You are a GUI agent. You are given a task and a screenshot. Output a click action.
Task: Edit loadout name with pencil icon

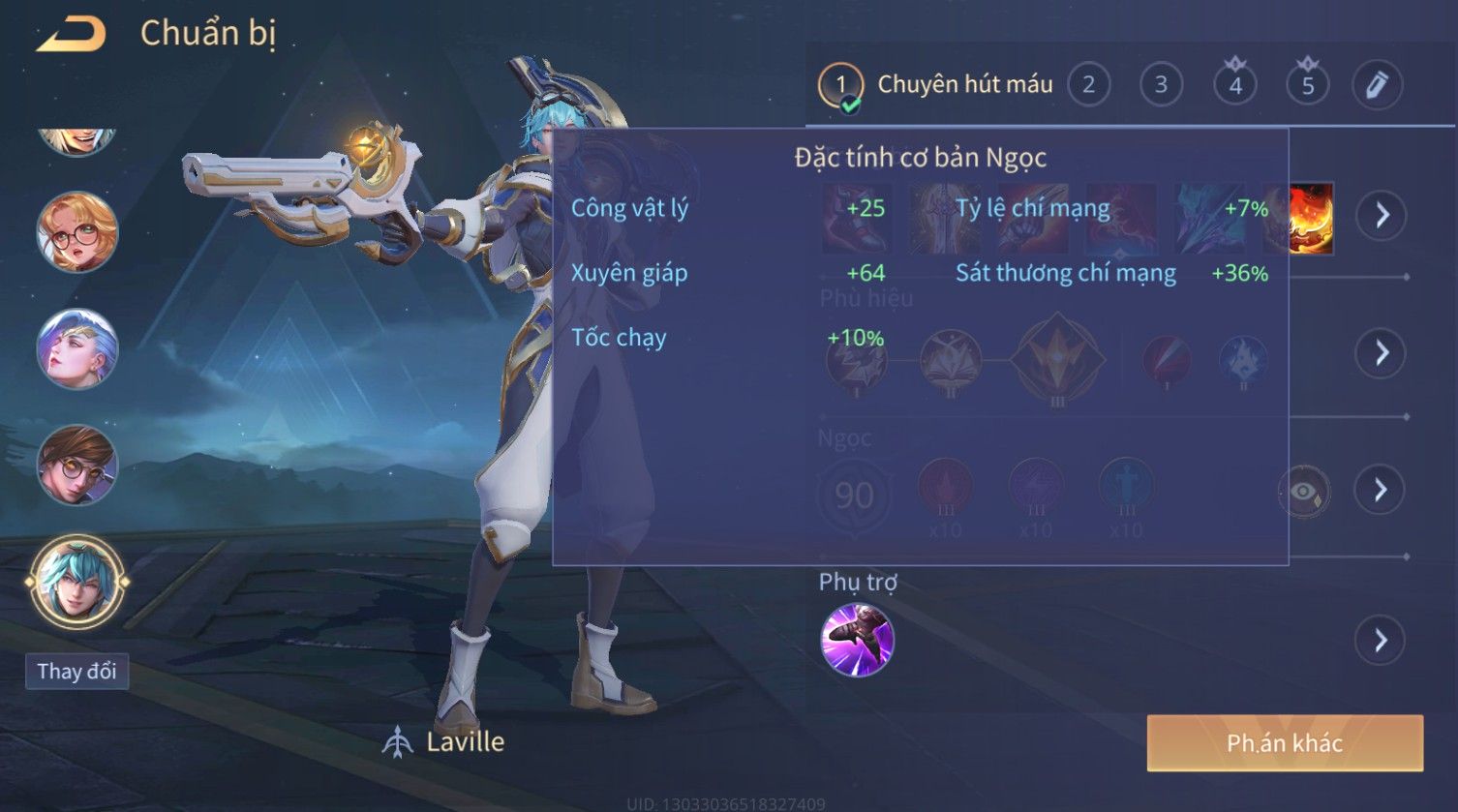[1377, 85]
